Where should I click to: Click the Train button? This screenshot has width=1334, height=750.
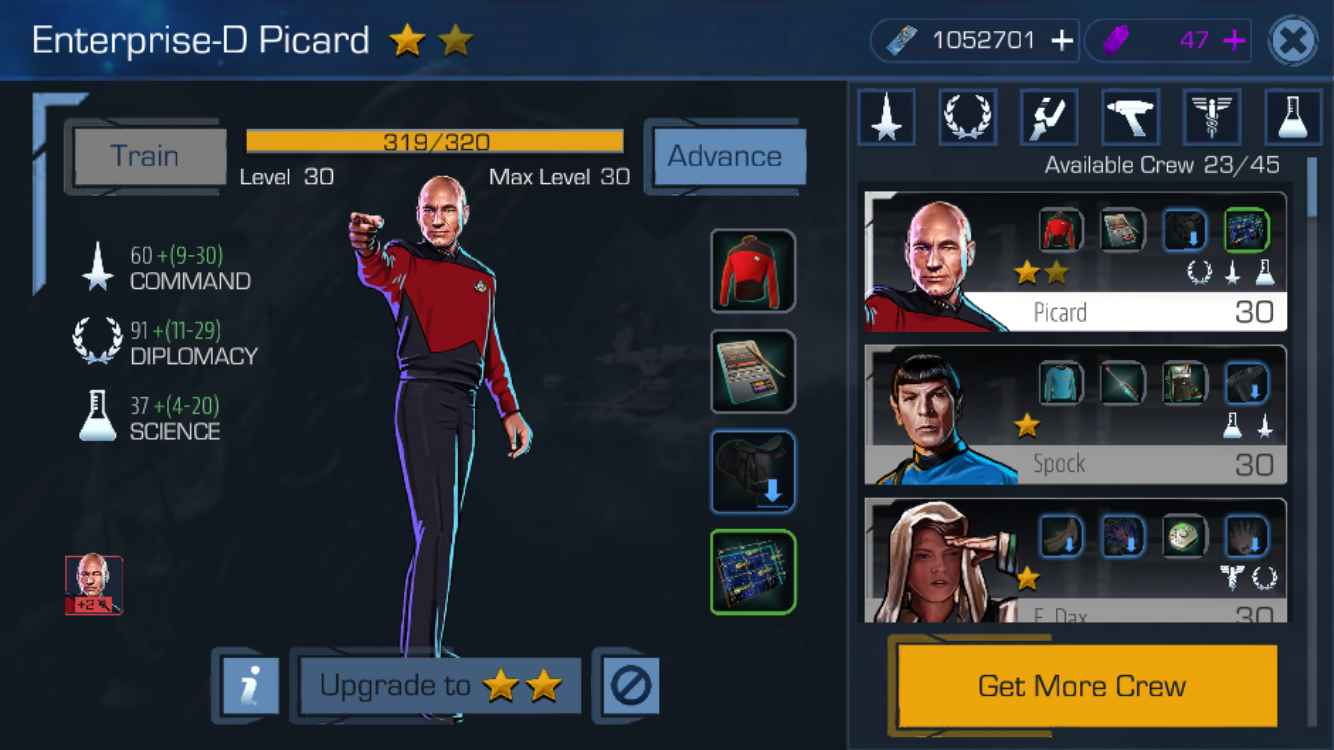point(146,157)
